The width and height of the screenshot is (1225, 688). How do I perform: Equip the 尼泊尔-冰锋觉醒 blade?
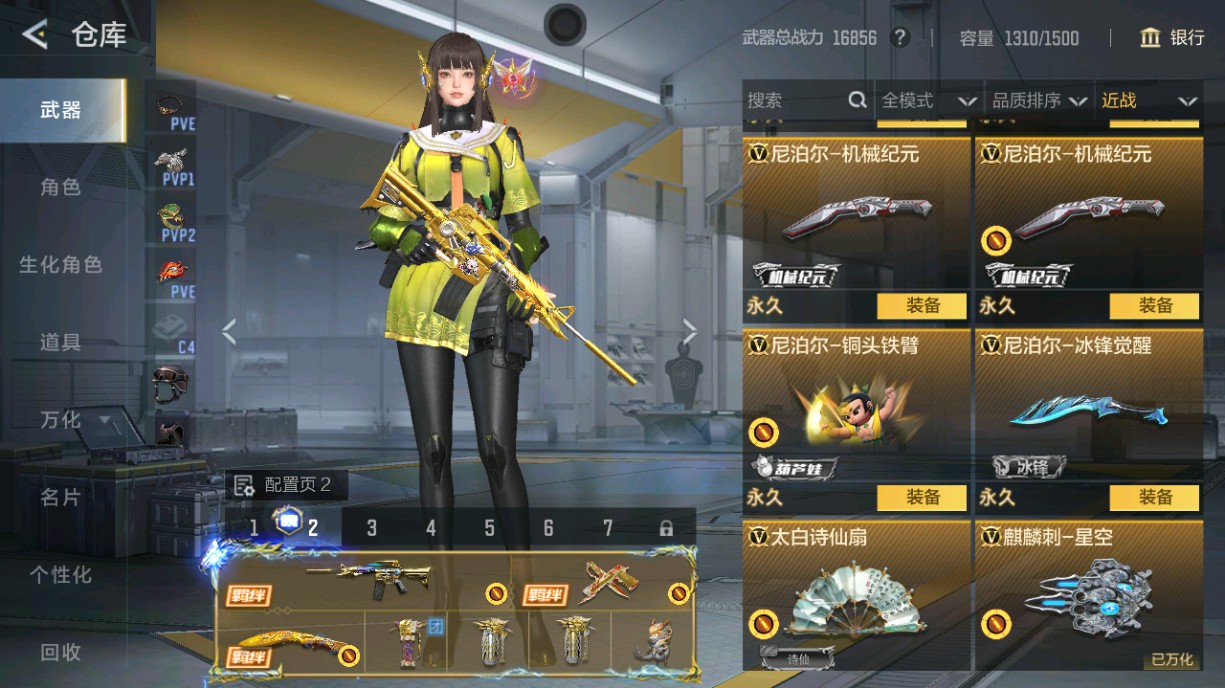point(1154,497)
